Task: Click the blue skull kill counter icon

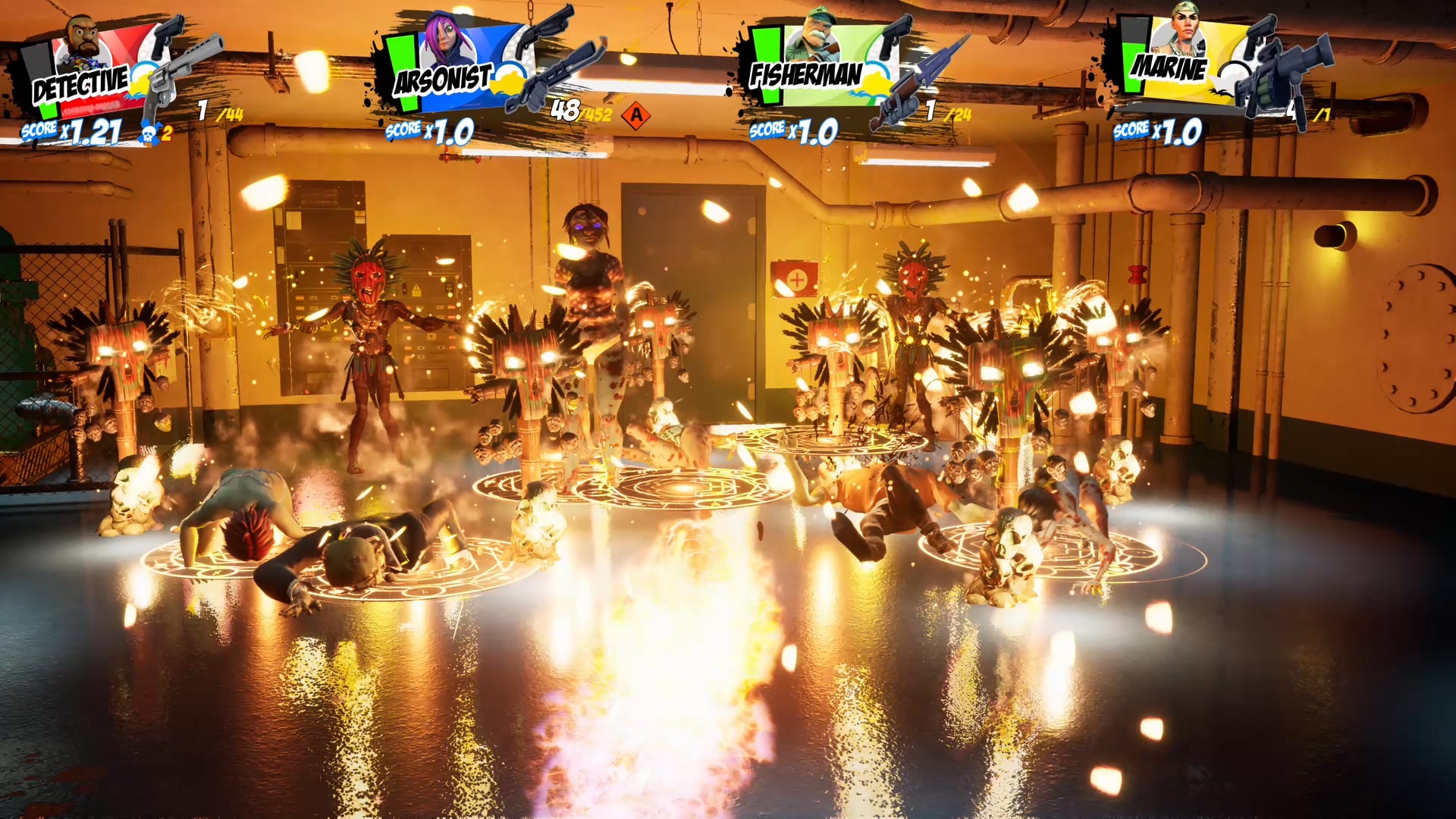Action: click(x=151, y=132)
